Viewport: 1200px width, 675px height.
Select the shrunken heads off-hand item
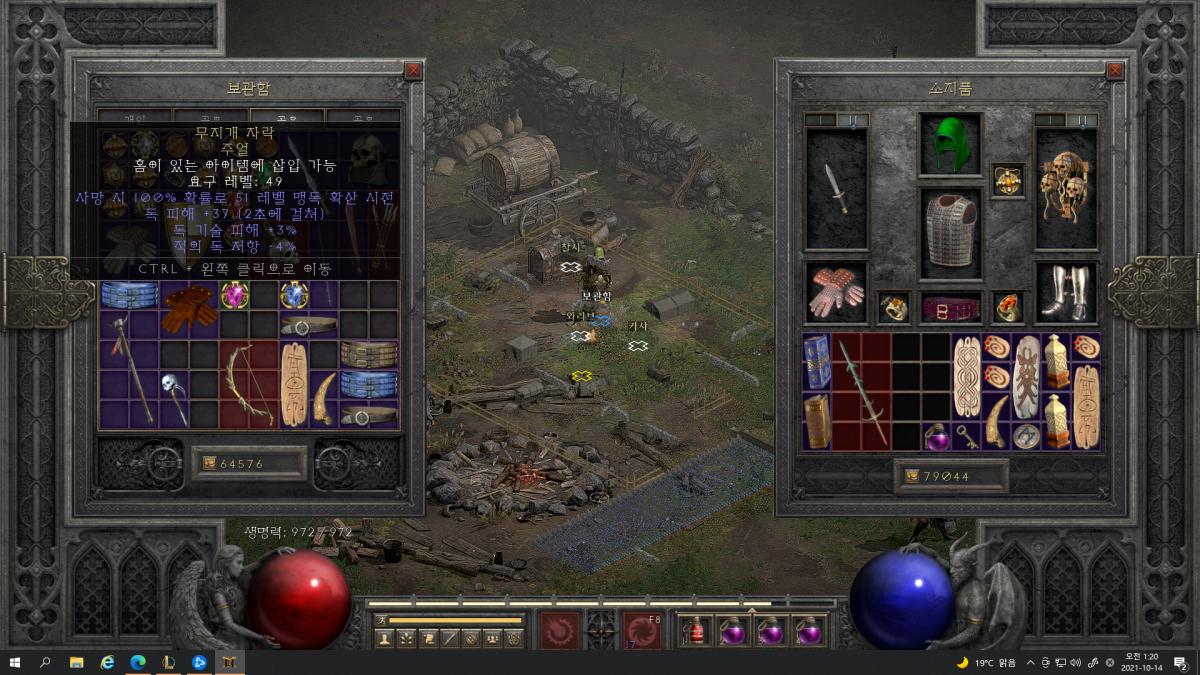pos(1066,188)
